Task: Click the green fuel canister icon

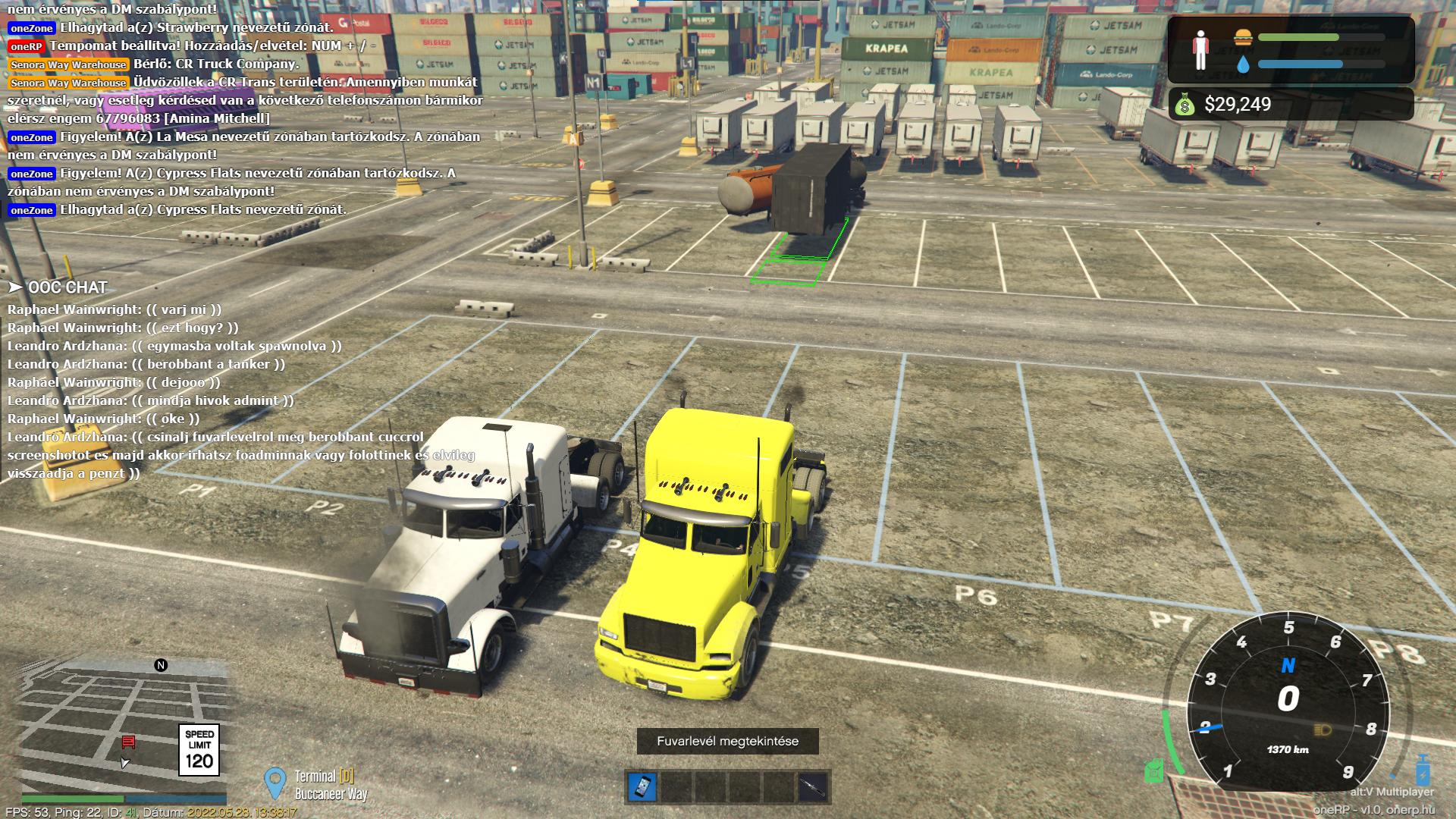Action: 1153,770
